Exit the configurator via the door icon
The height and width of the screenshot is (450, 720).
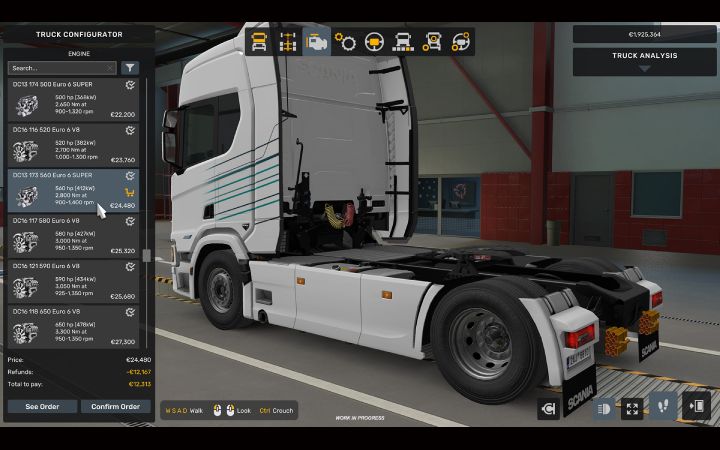pyautogui.click(x=696, y=407)
